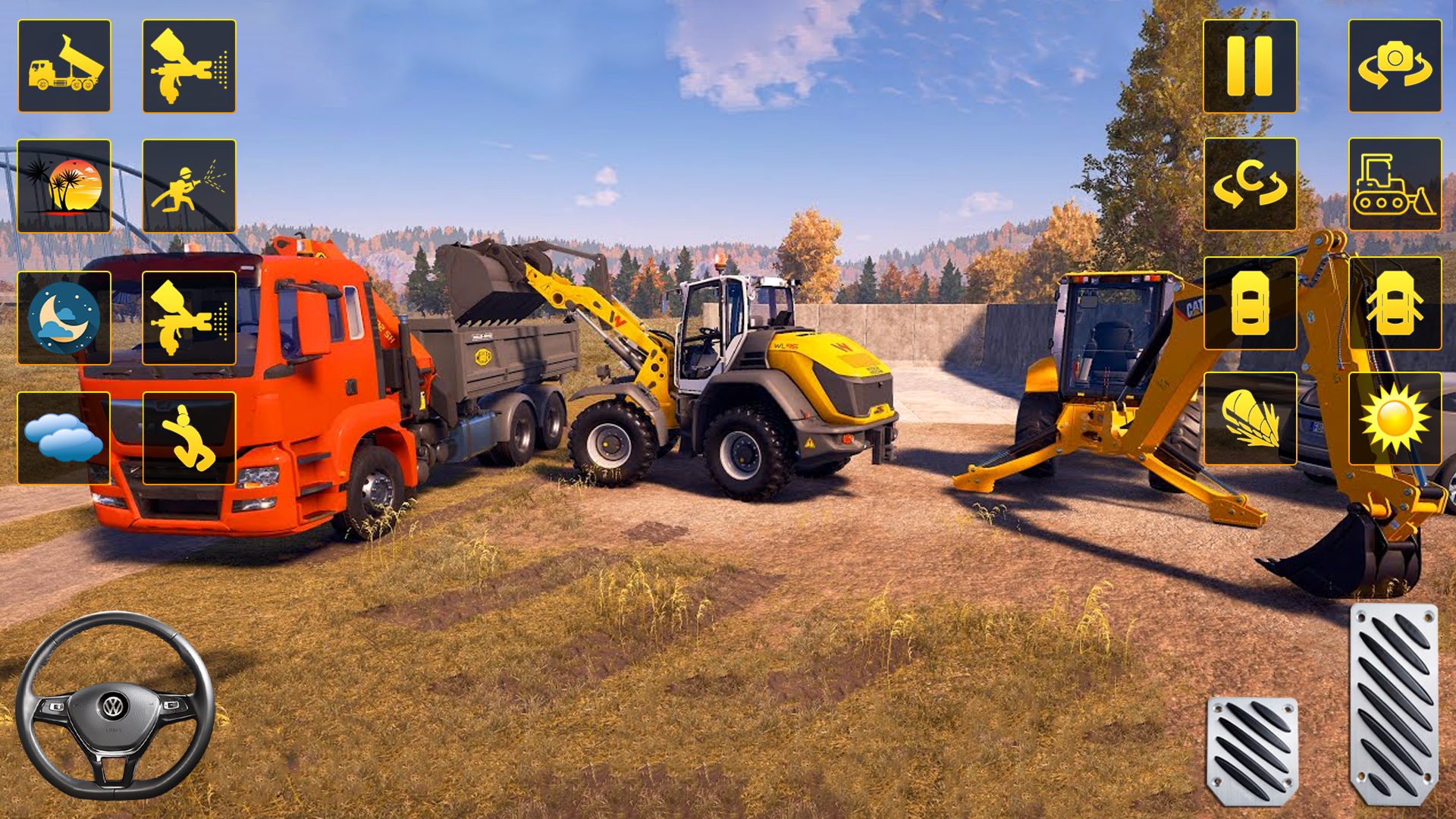Image resolution: width=1456 pixels, height=819 pixels.
Task: Select the bulldozer vehicle icon
Action: tap(1394, 184)
